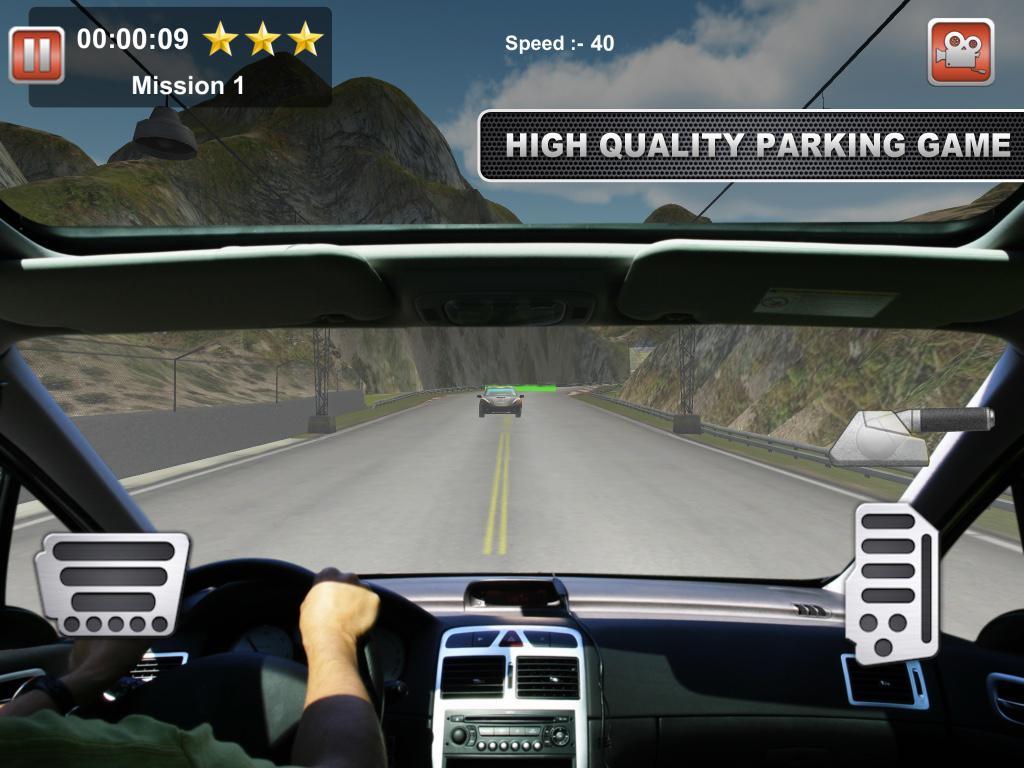Image resolution: width=1024 pixels, height=768 pixels.
Task: Hit the tall accelerator pedal
Action: click(x=895, y=582)
